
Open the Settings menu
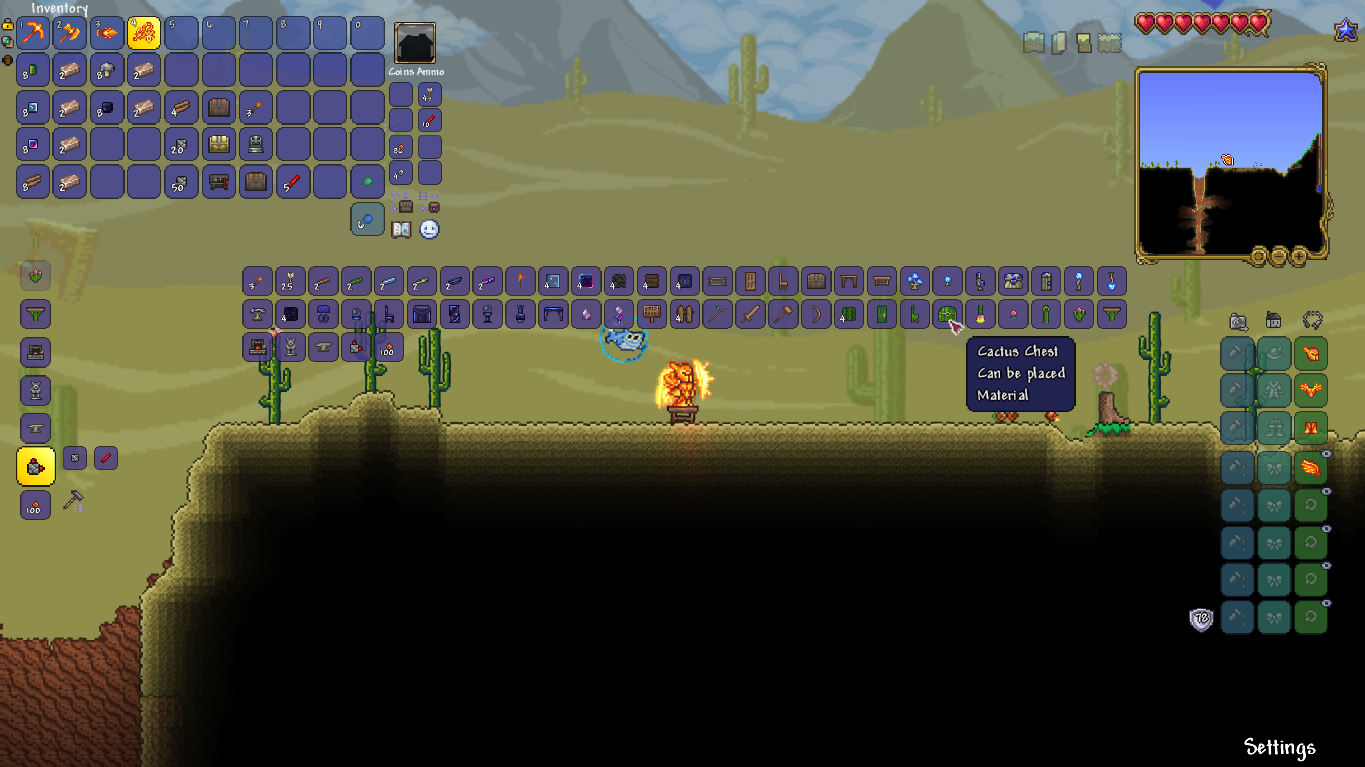[1280, 747]
